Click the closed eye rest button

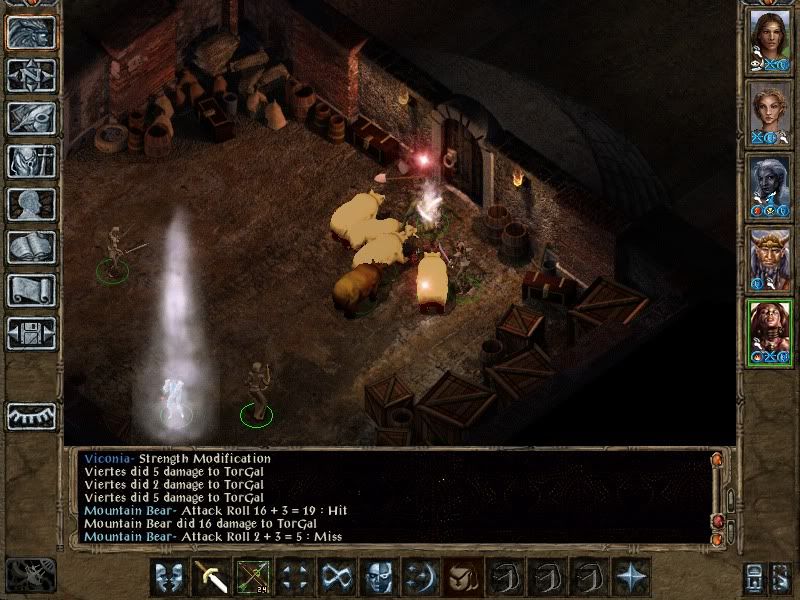(31, 415)
